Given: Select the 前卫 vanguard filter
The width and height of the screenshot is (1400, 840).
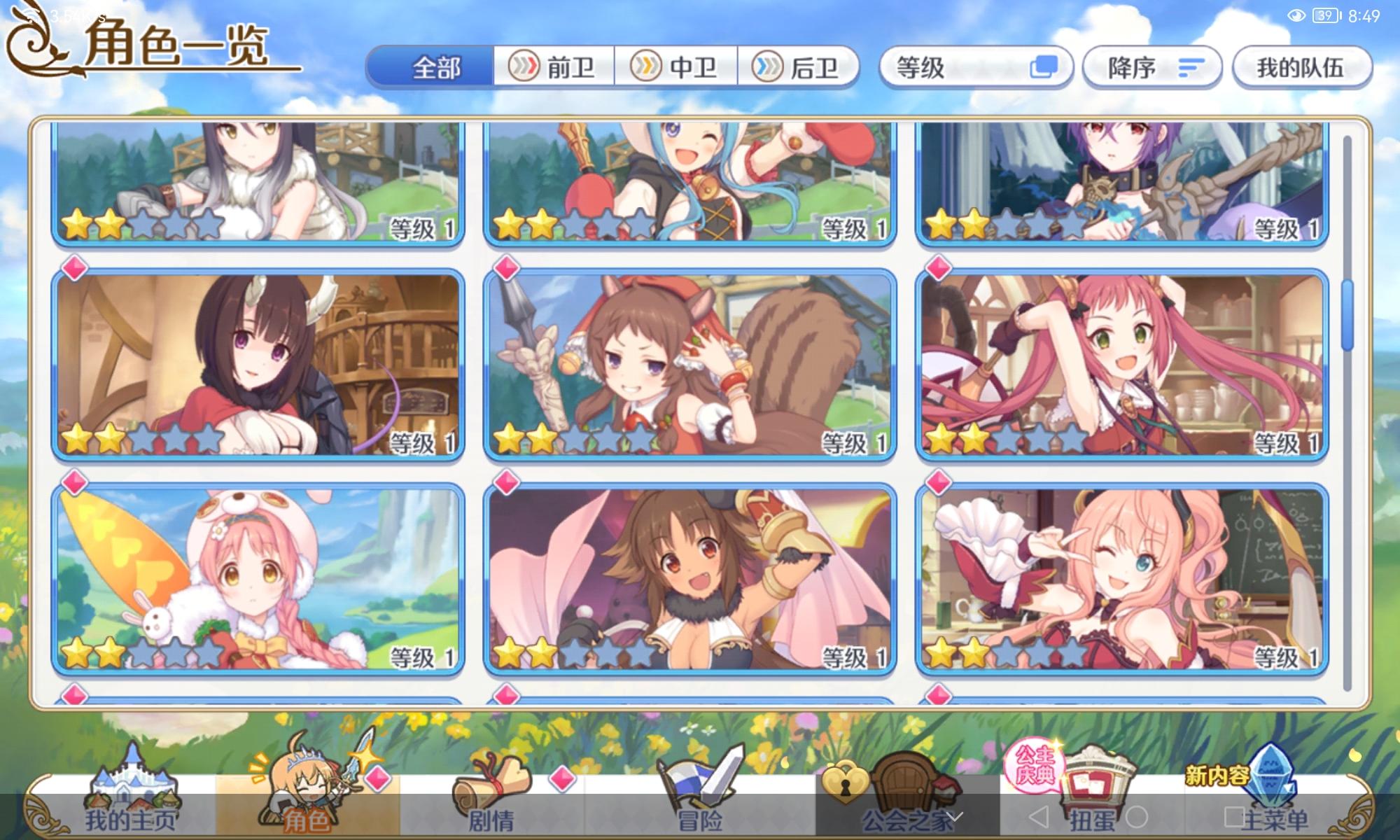Looking at the screenshot, I should [x=553, y=67].
